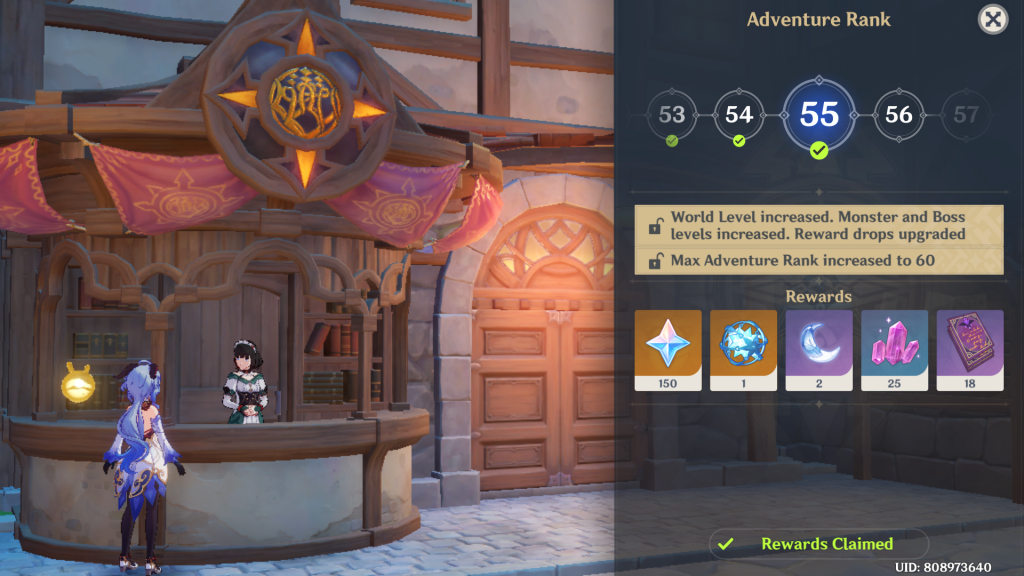The width and height of the screenshot is (1024, 576).
Task: Select the dimmed Rank 57 node
Action: [965, 114]
